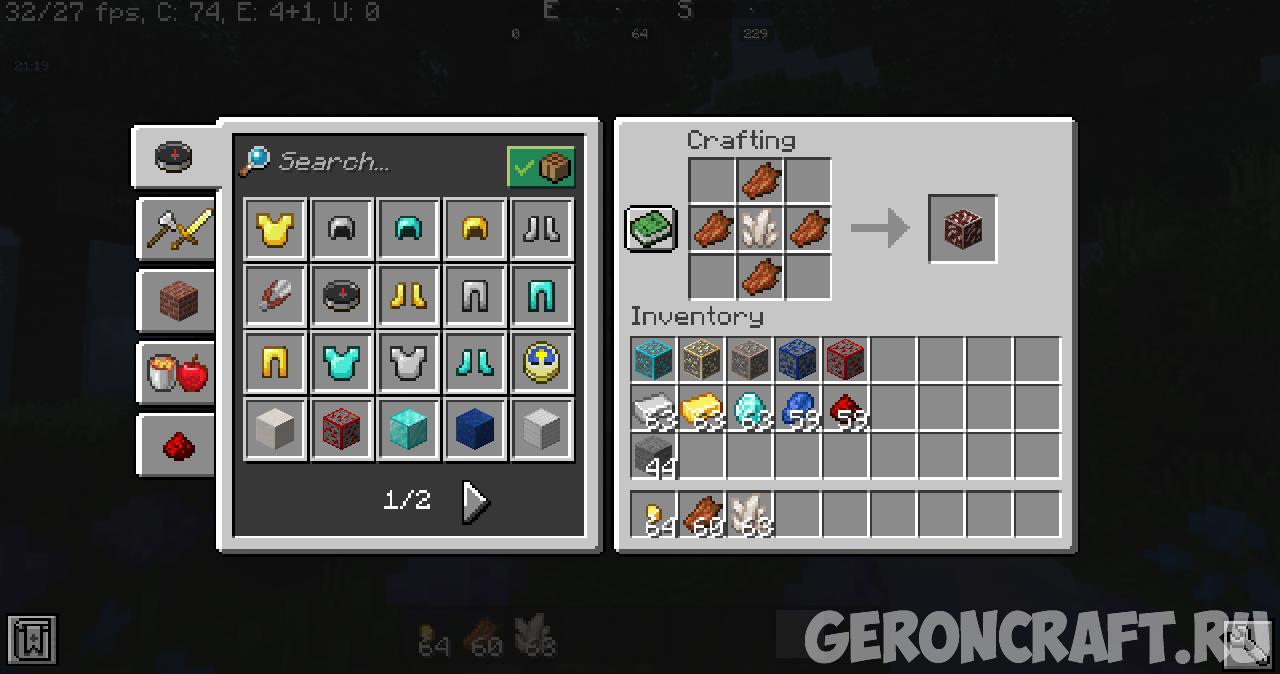Image resolution: width=1280 pixels, height=674 pixels.
Task: Choose the clock recipe
Action: (x=541, y=362)
